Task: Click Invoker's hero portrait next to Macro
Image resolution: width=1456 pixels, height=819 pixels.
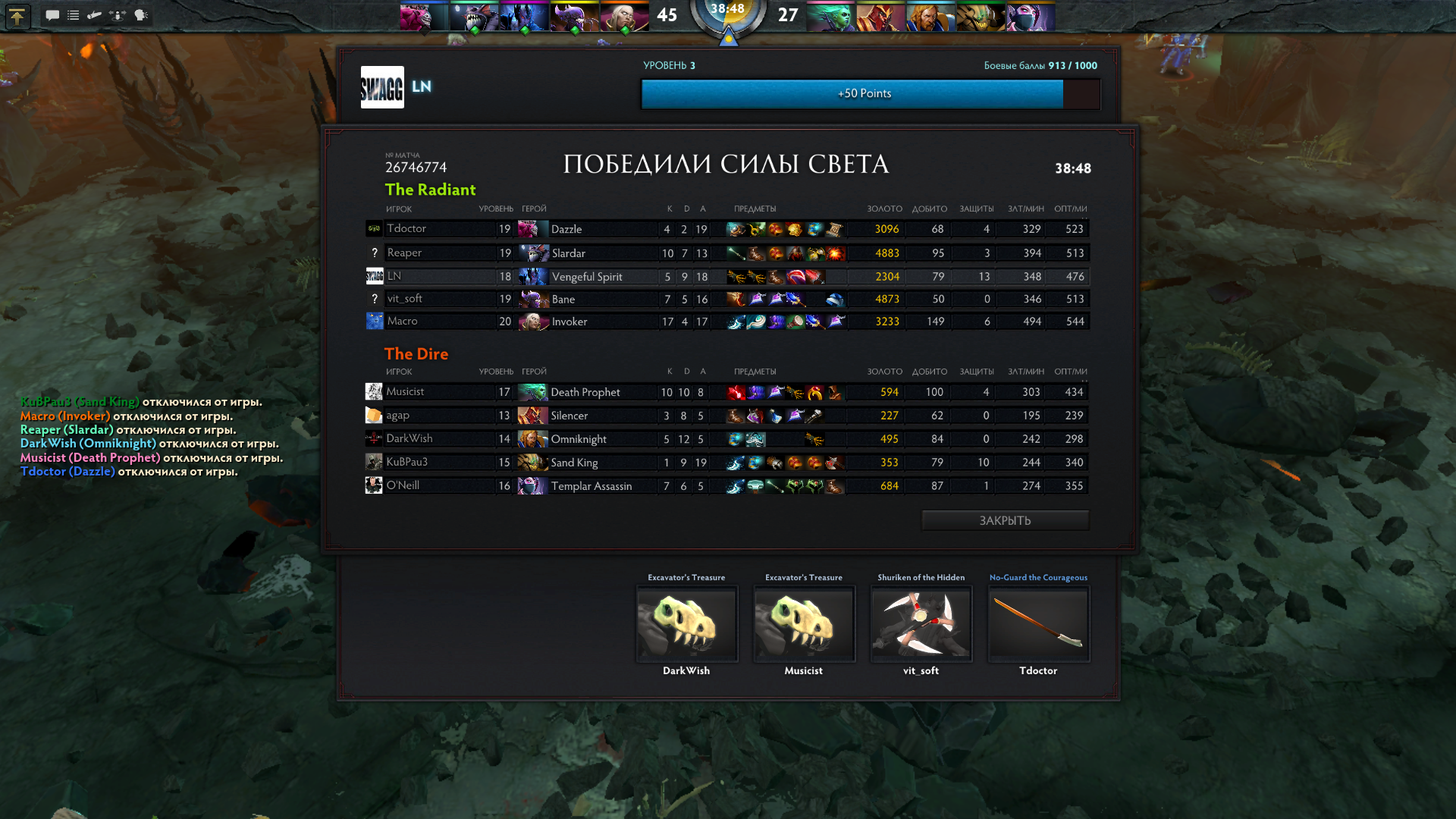Action: click(533, 321)
